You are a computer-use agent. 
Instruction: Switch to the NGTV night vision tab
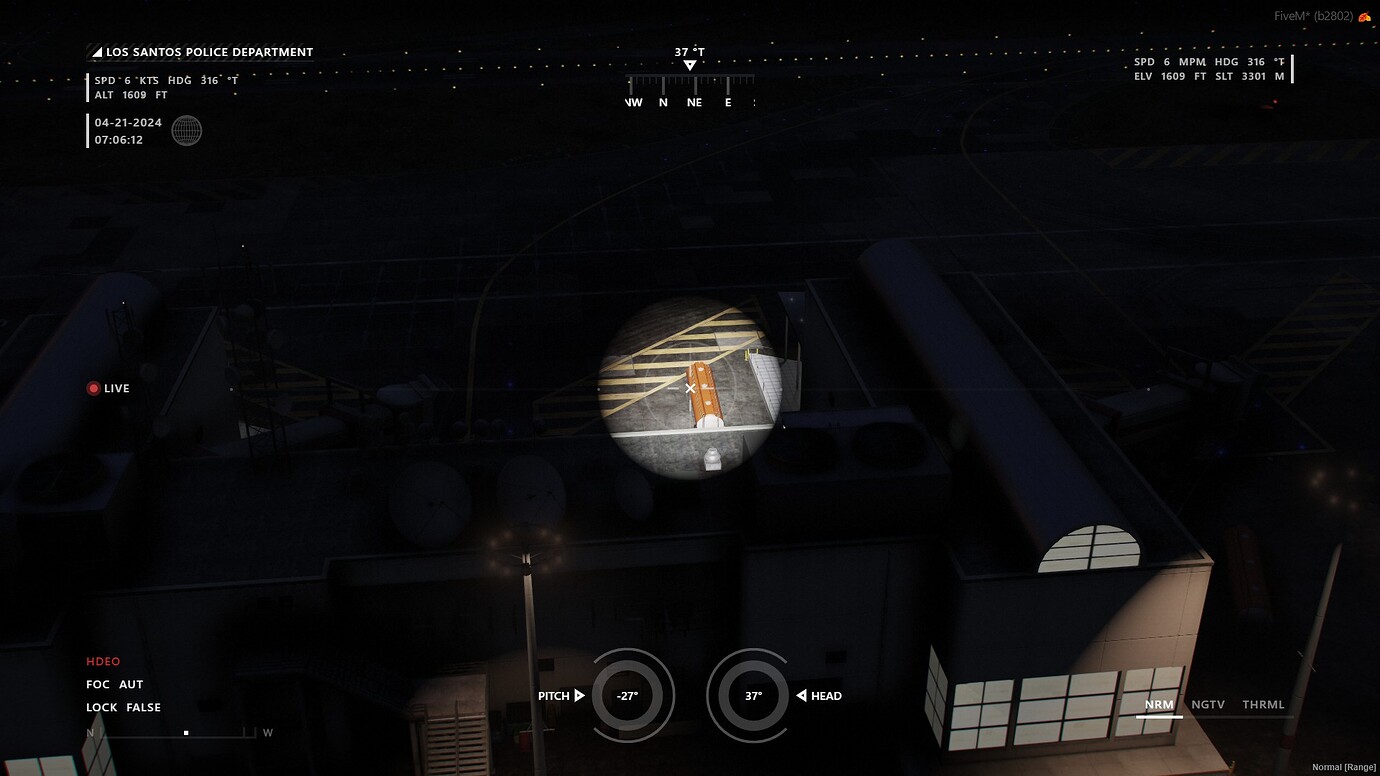1207,704
